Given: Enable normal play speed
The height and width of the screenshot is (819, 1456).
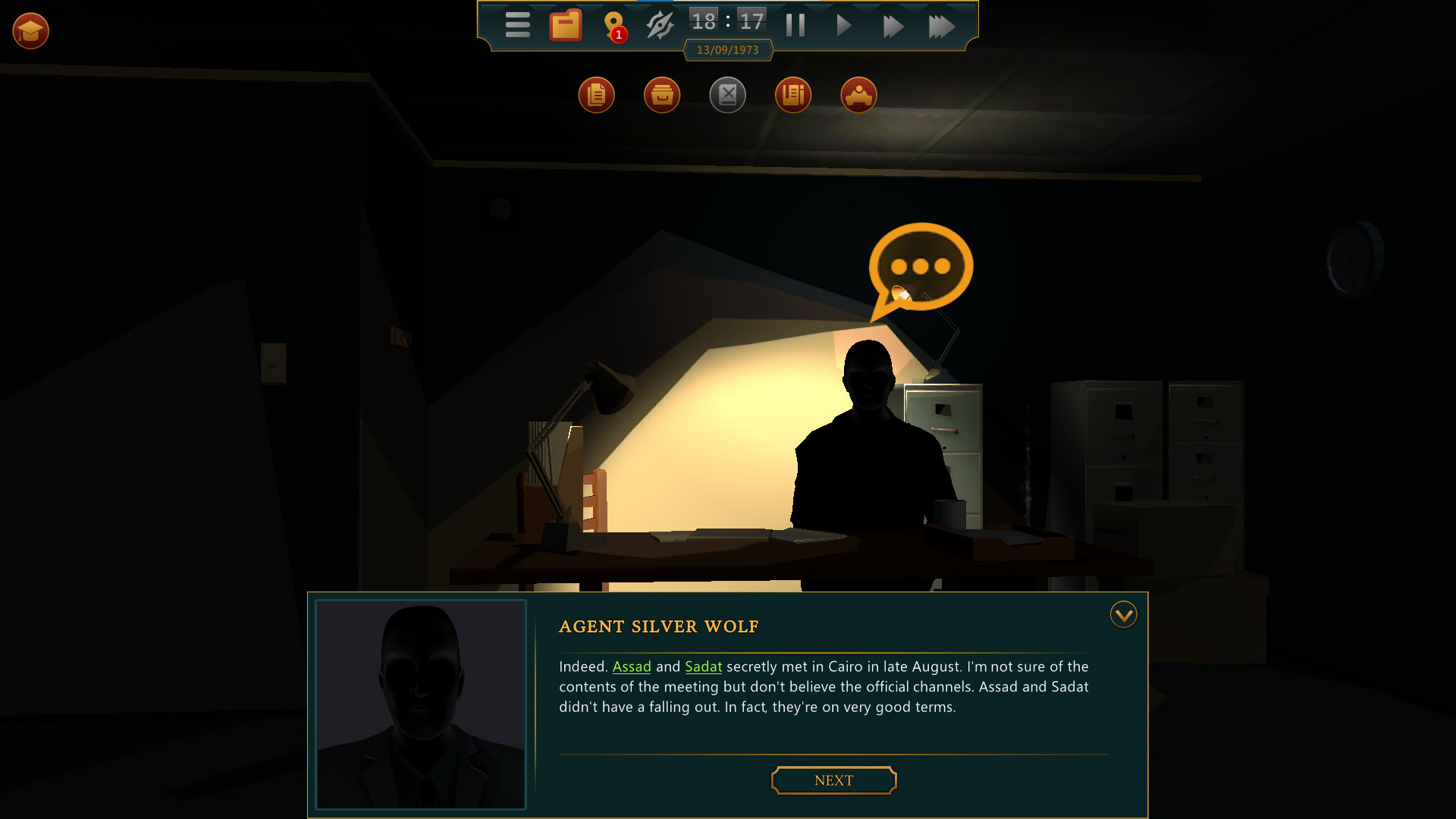Looking at the screenshot, I should [843, 25].
